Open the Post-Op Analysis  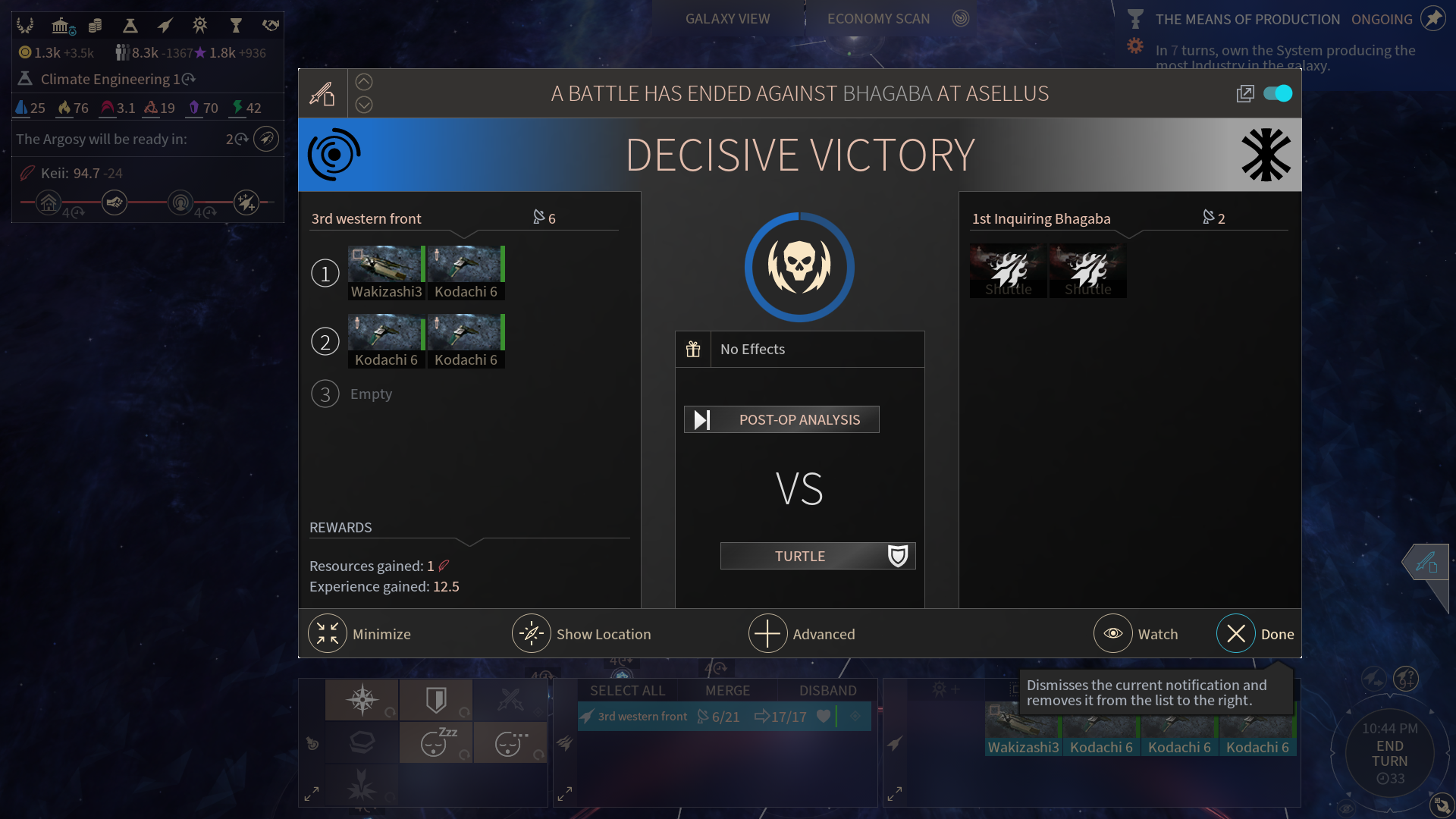click(x=782, y=419)
